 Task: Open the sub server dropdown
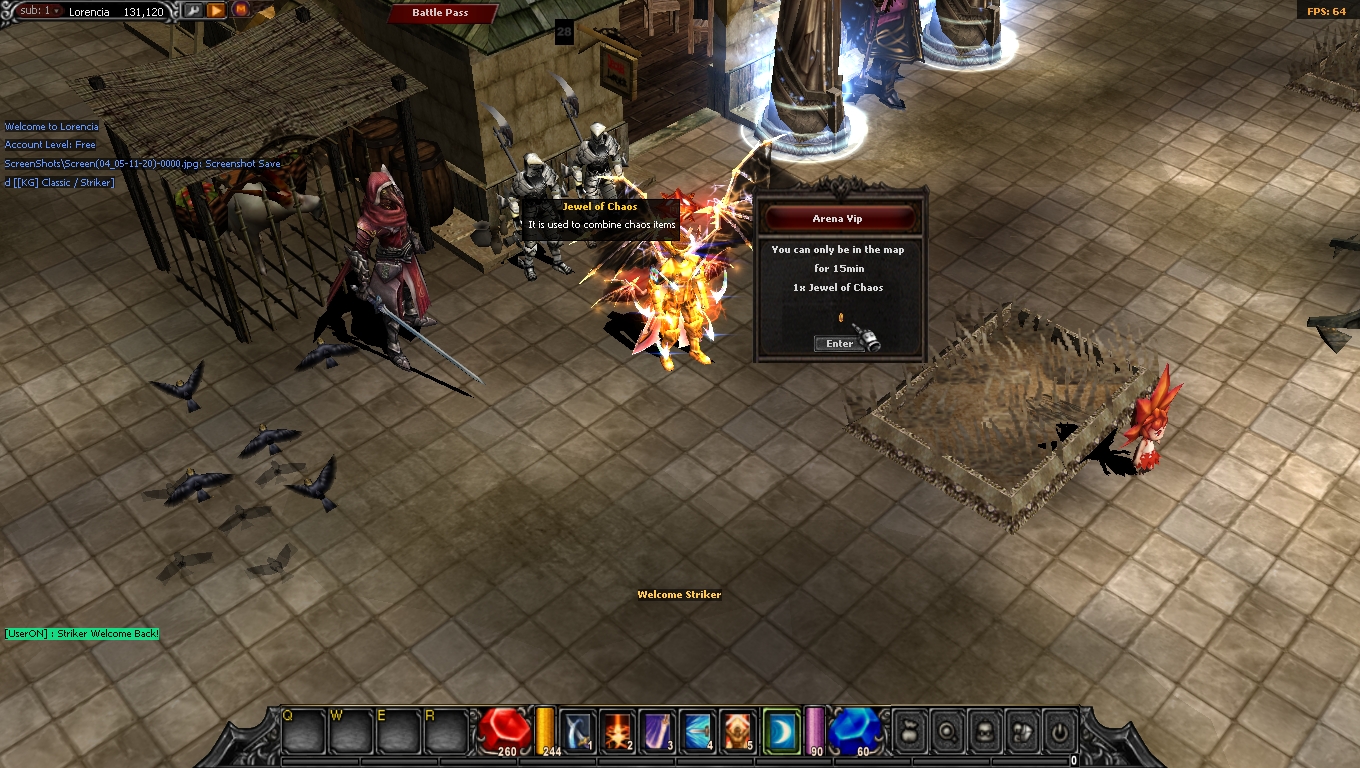42,11
